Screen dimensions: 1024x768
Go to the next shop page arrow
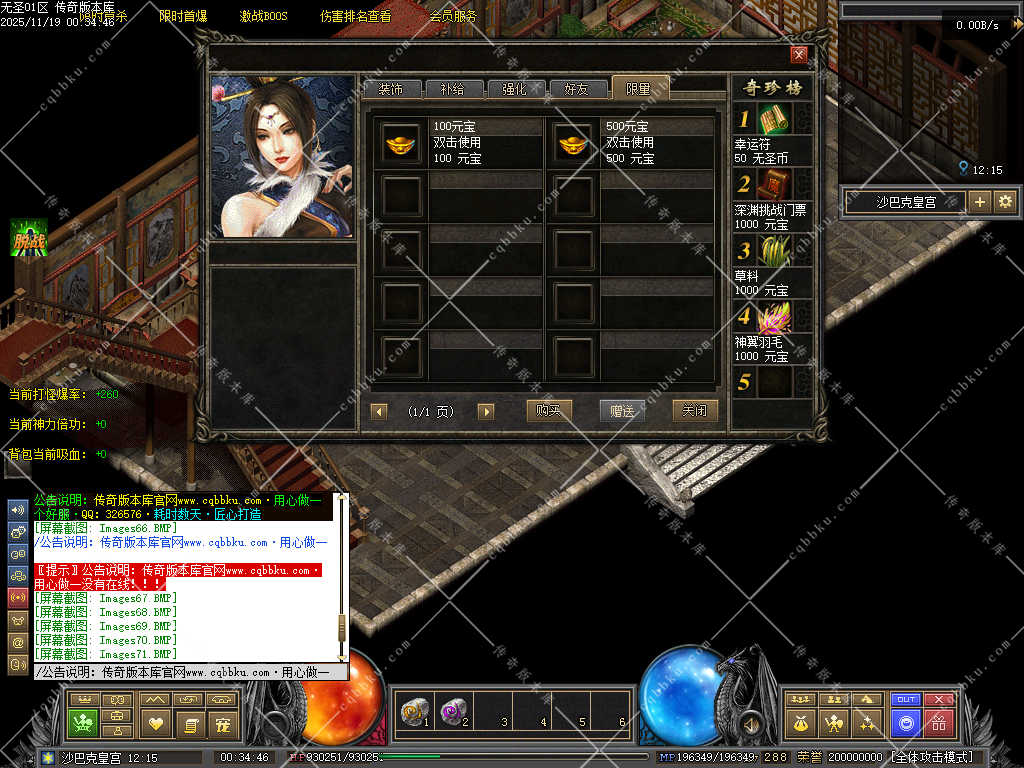pyautogui.click(x=486, y=411)
